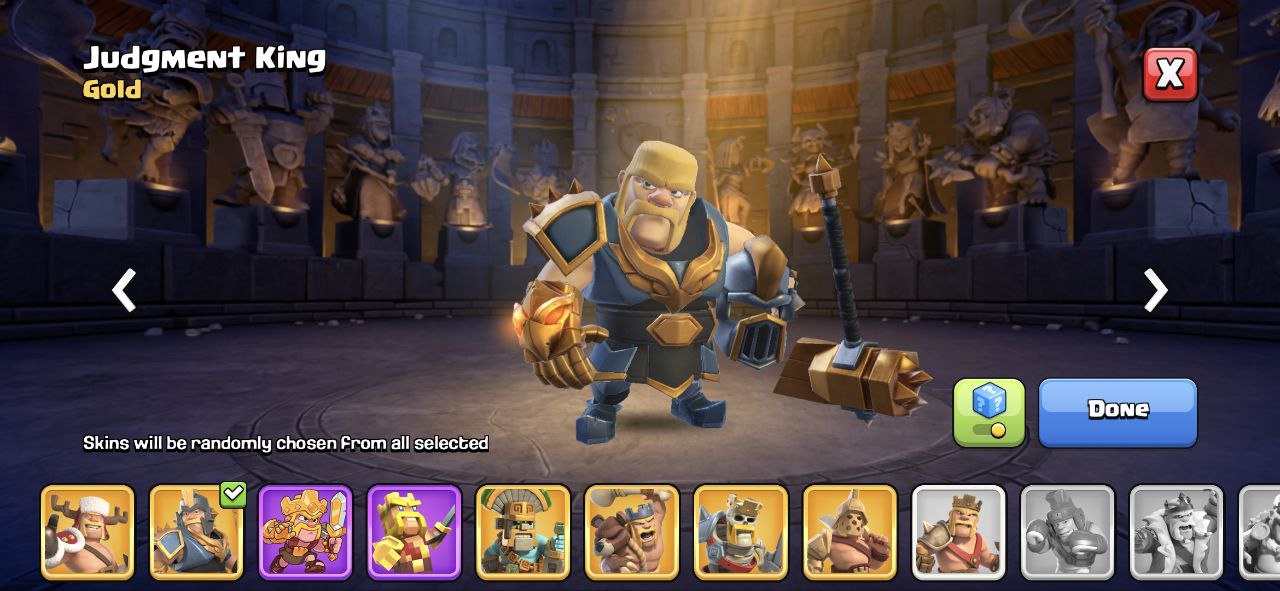Select the antler-hat Jolly King skin
The height and width of the screenshot is (591, 1280).
[x=87, y=532]
